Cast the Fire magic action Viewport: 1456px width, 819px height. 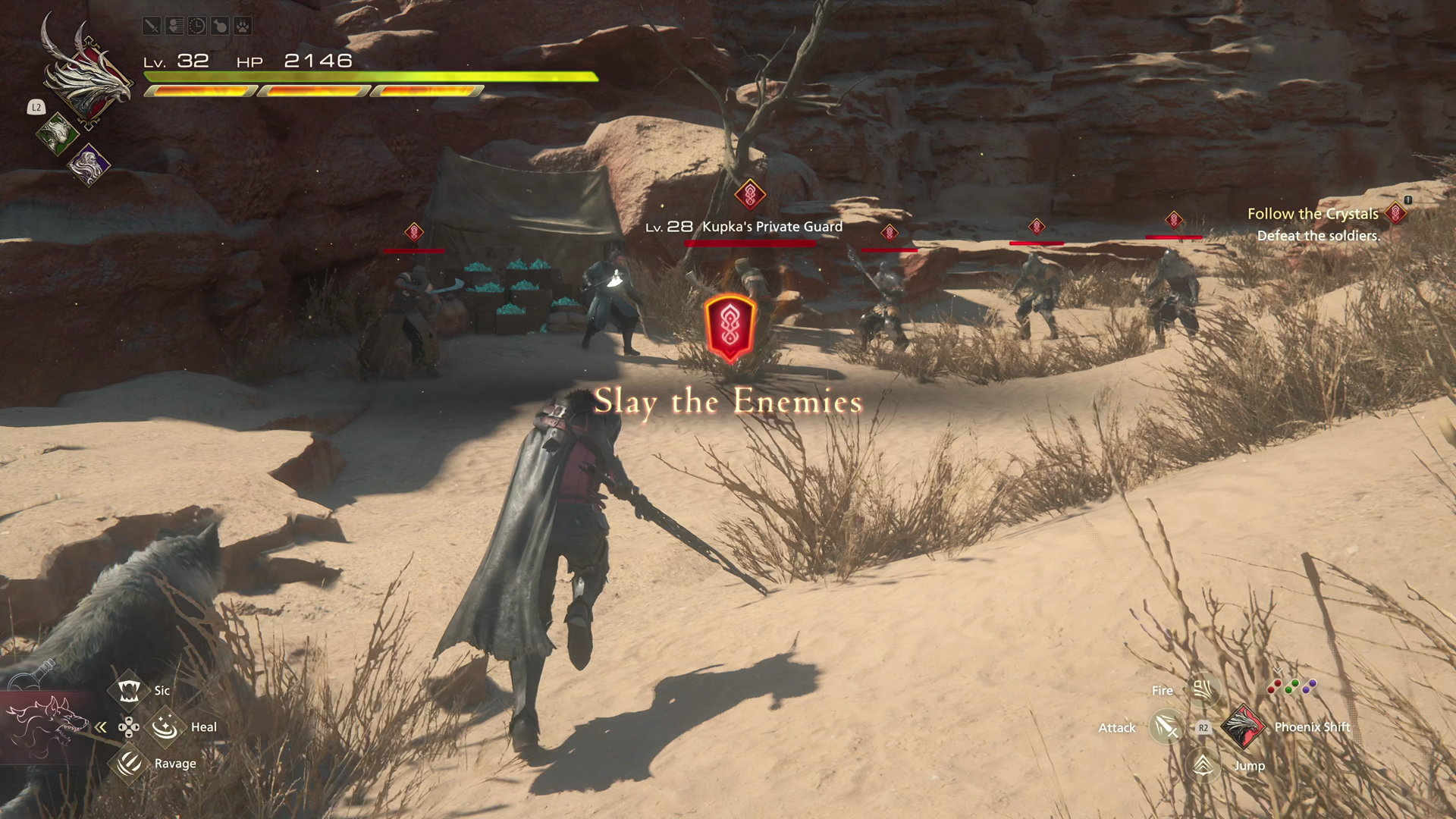(x=1202, y=690)
